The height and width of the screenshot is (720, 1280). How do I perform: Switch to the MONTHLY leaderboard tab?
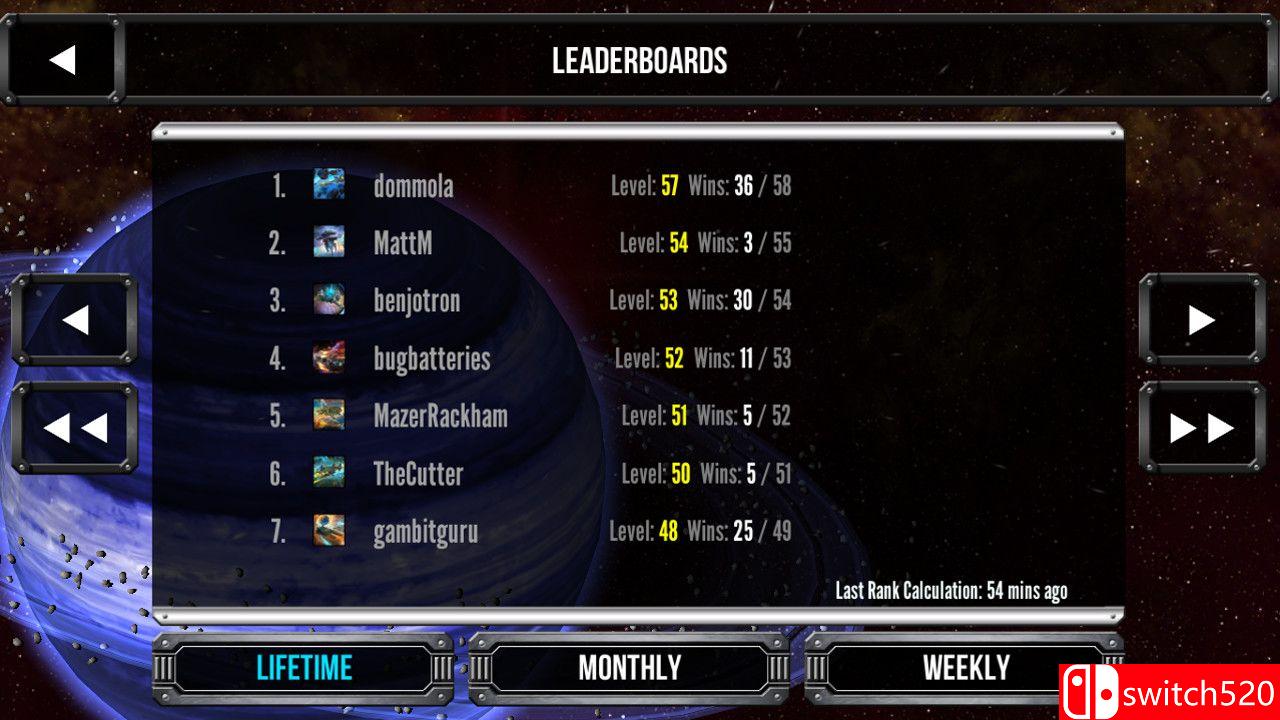pyautogui.click(x=630, y=667)
